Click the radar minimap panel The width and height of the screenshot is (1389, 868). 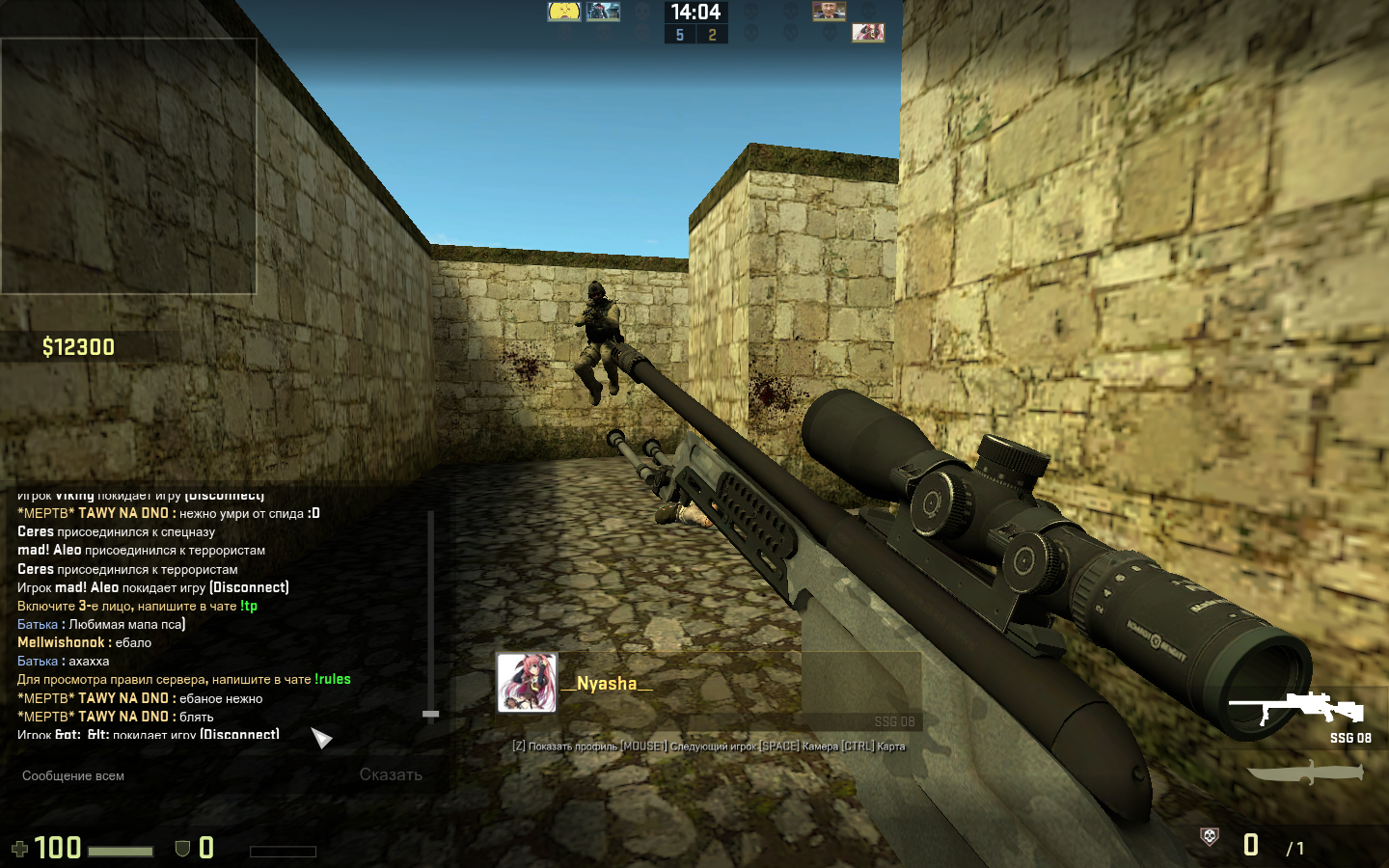tap(128, 166)
